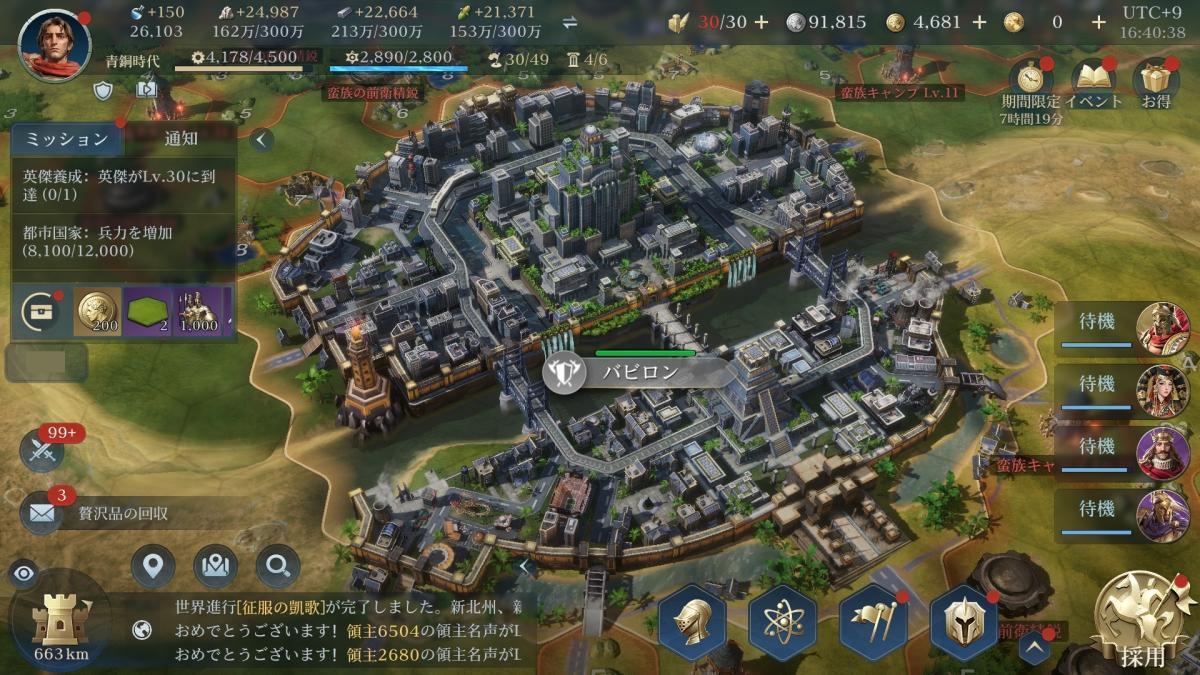Open the magnifying glass search
The height and width of the screenshot is (675, 1200).
(x=277, y=567)
